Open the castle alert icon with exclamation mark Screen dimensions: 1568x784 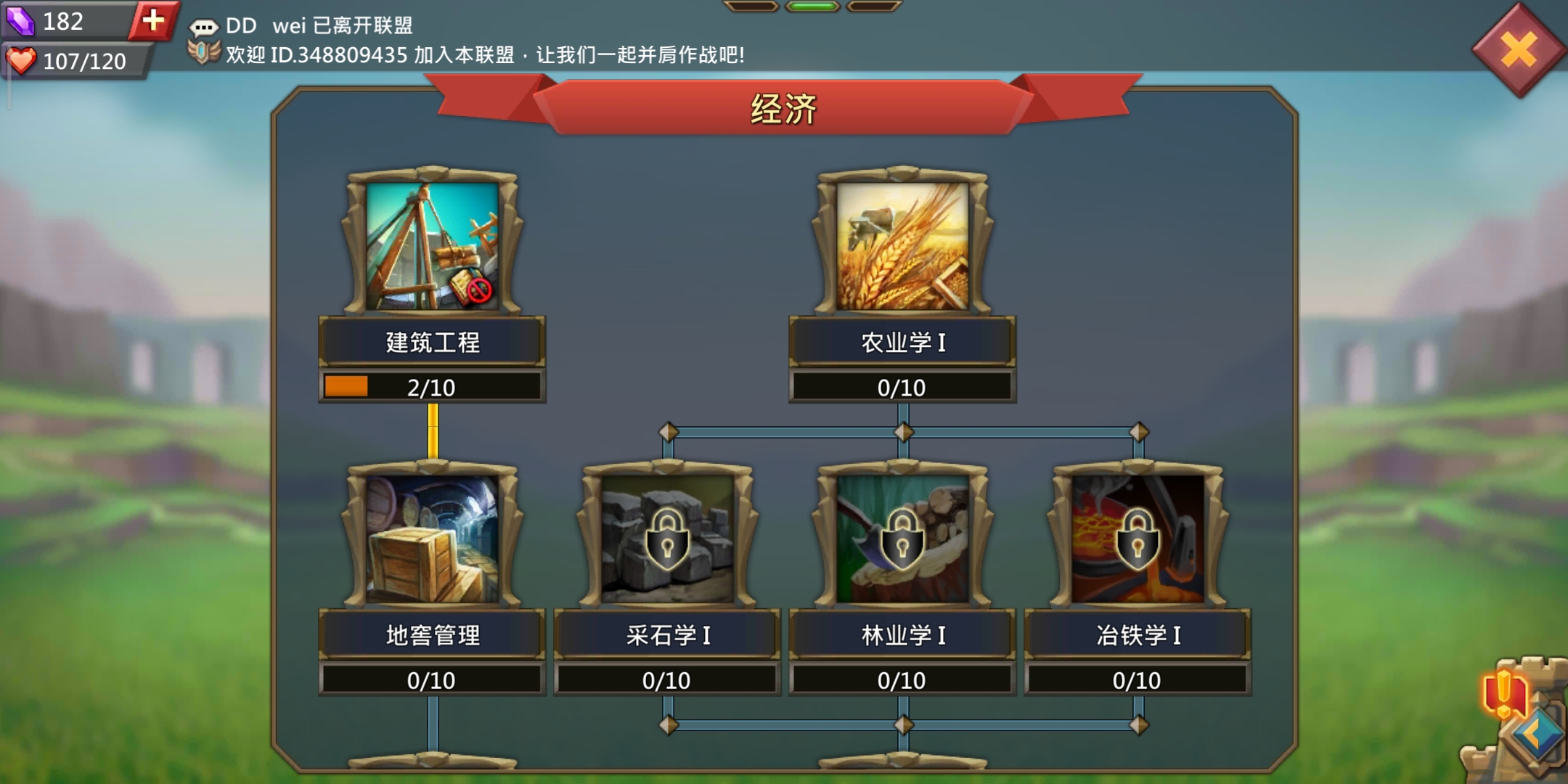pyautogui.click(x=1504, y=692)
